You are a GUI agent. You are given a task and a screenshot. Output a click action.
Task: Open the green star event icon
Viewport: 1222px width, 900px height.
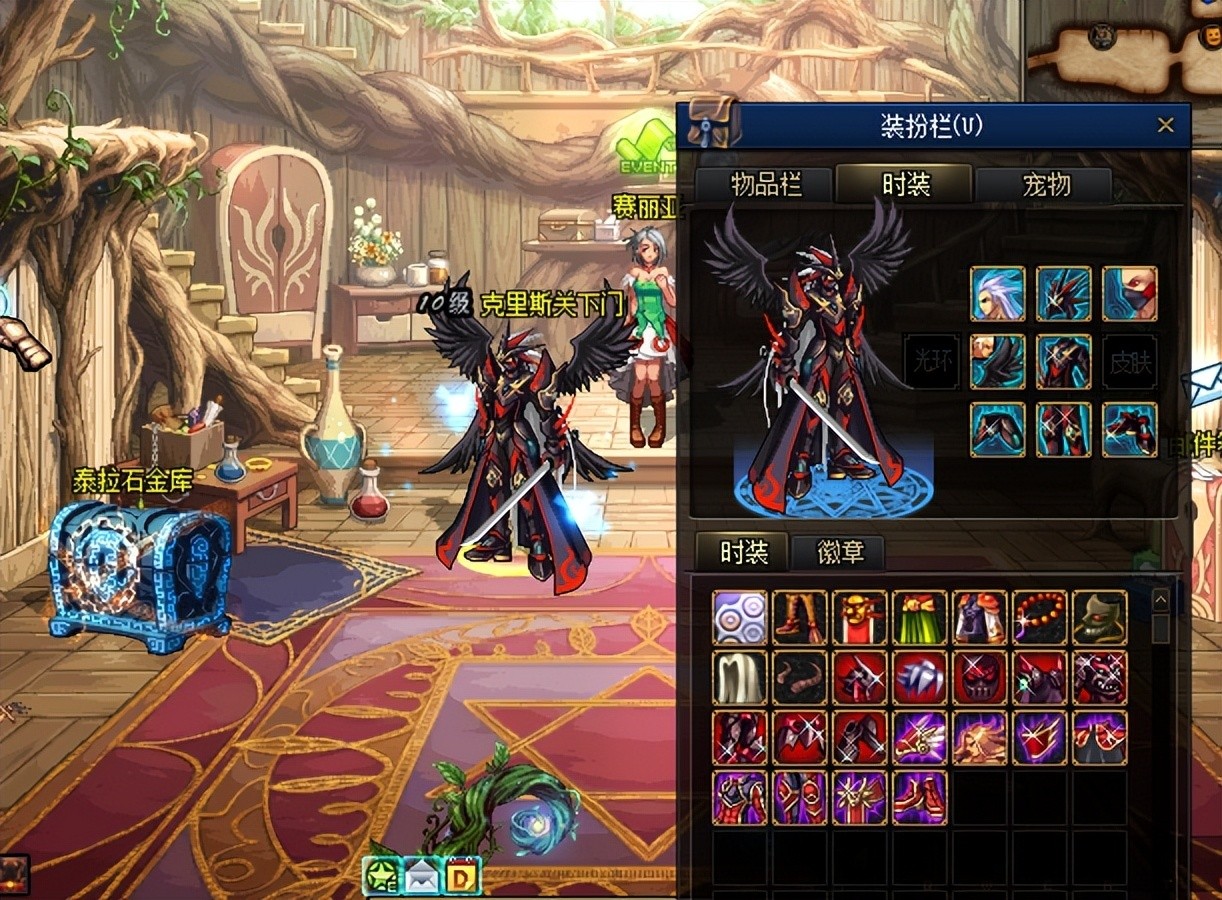click(382, 877)
